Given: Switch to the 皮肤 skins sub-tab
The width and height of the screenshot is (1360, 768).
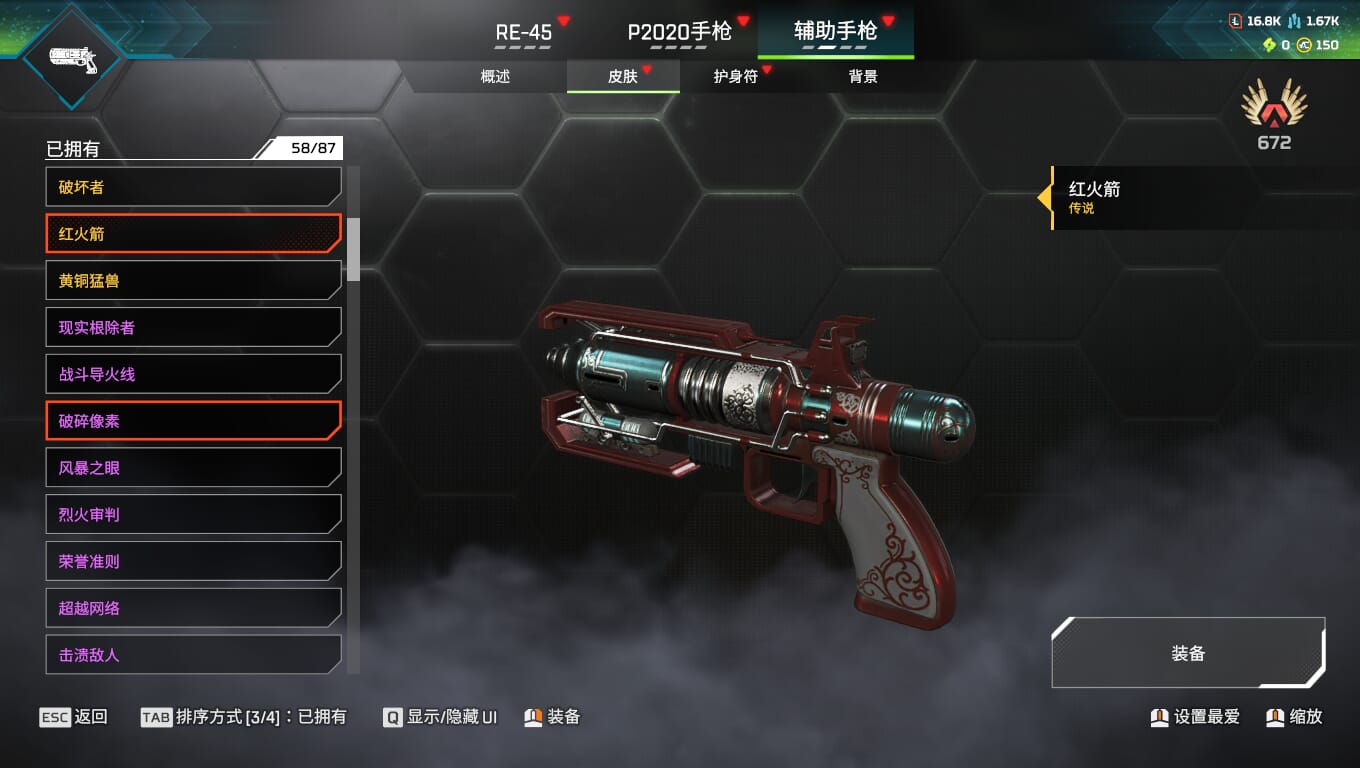Looking at the screenshot, I should (623, 77).
